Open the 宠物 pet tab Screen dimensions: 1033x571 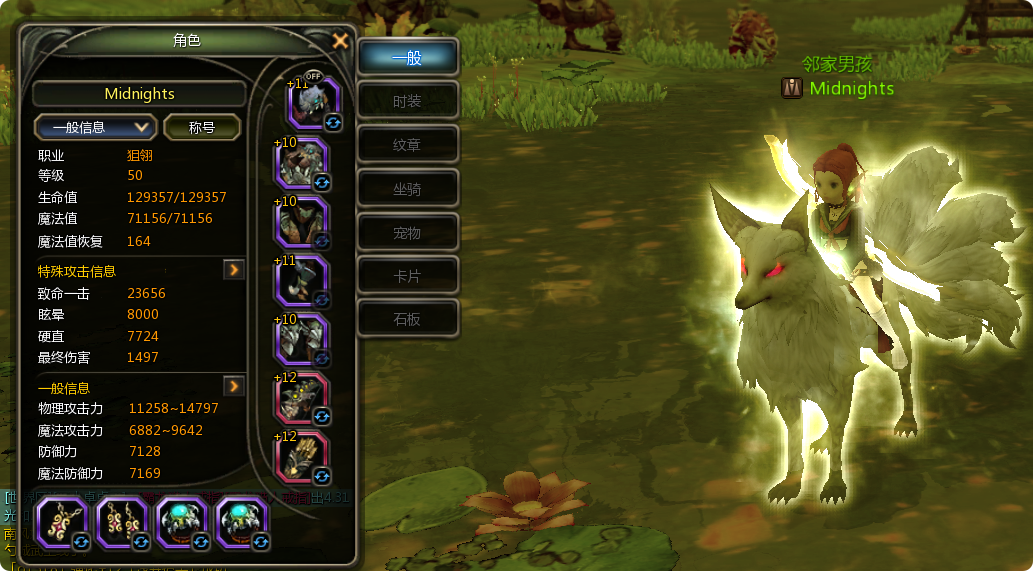(x=407, y=233)
